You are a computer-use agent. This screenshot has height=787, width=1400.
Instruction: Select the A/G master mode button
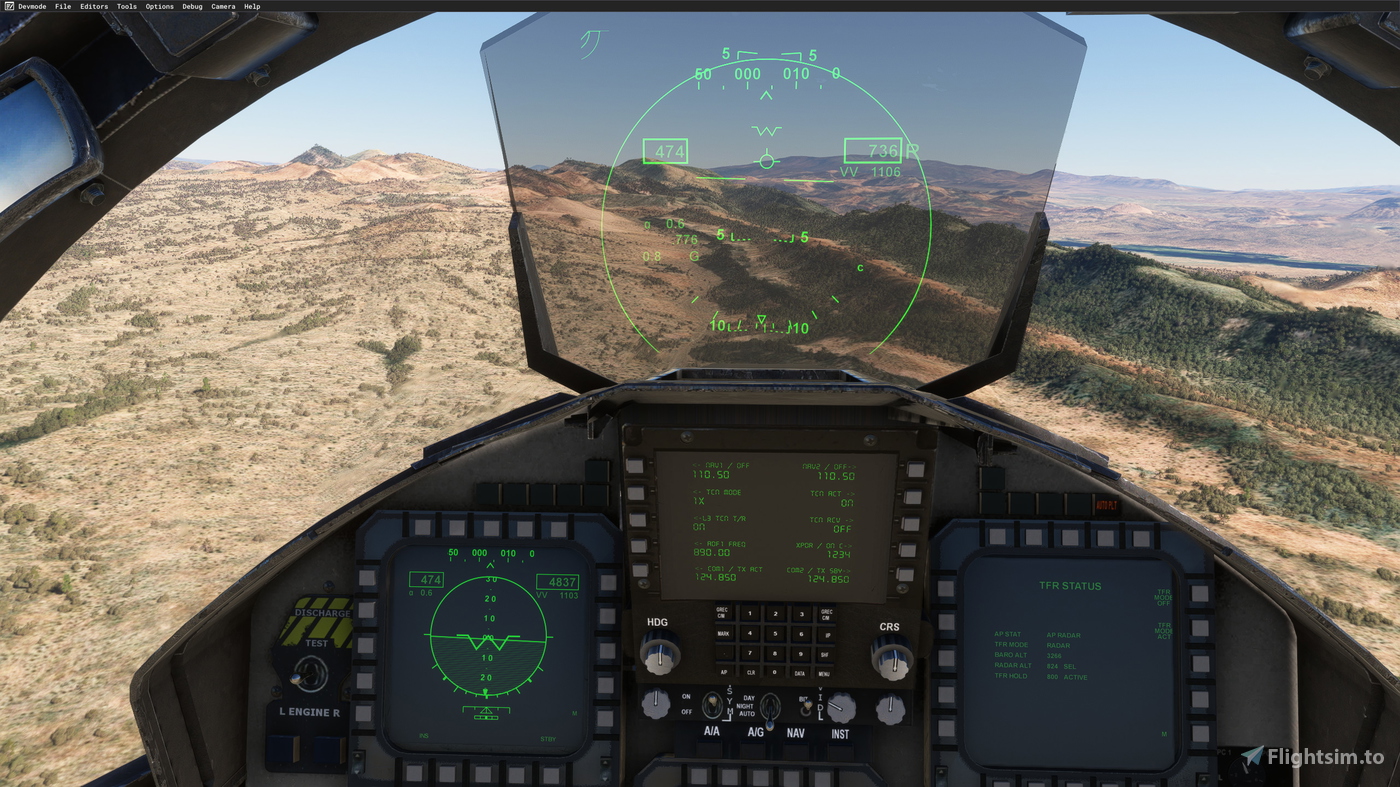coord(752,747)
